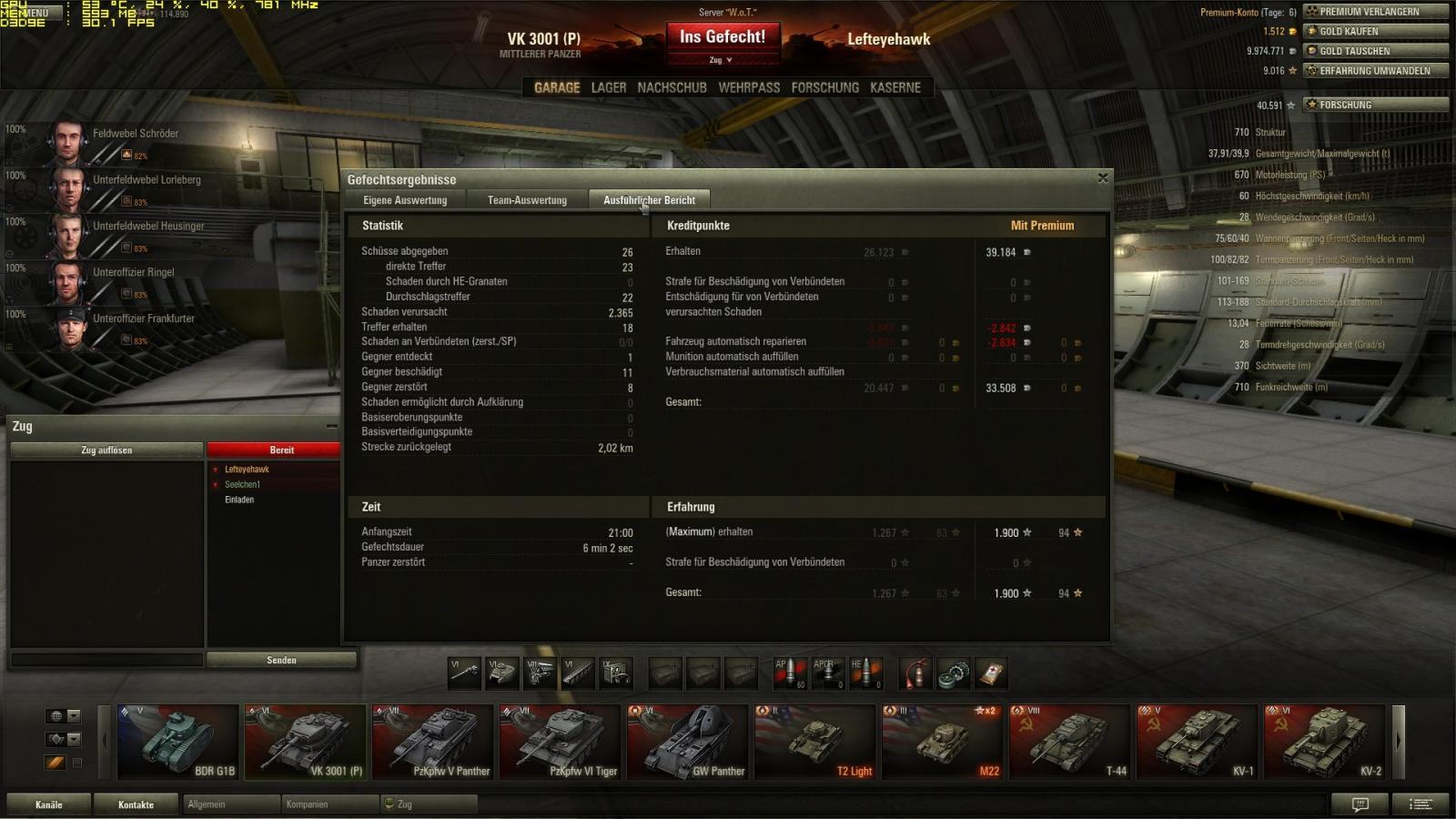Open Erfahrung Umwandeln

[x=1375, y=71]
